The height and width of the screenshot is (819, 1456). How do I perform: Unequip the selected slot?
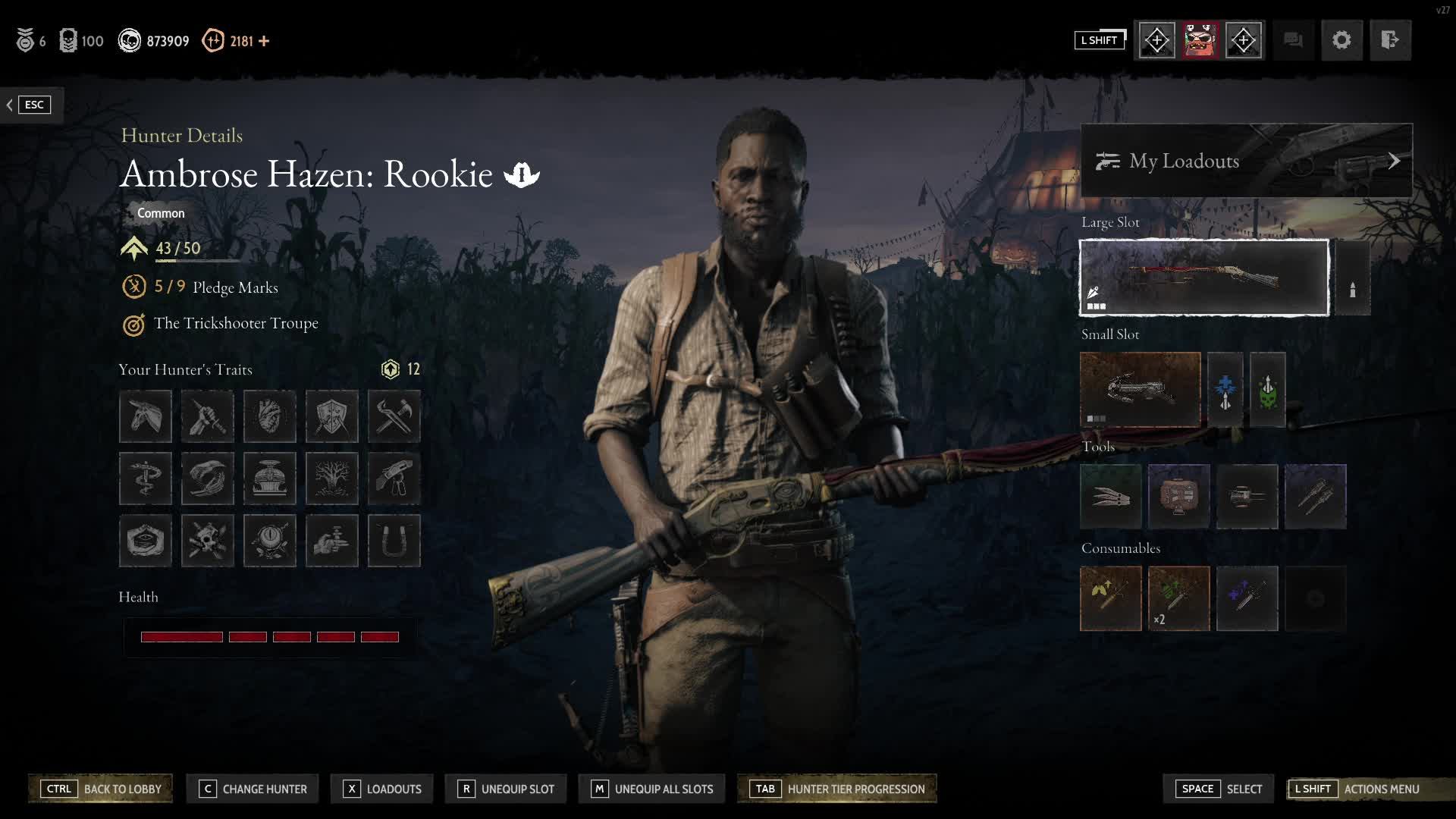pos(506,789)
